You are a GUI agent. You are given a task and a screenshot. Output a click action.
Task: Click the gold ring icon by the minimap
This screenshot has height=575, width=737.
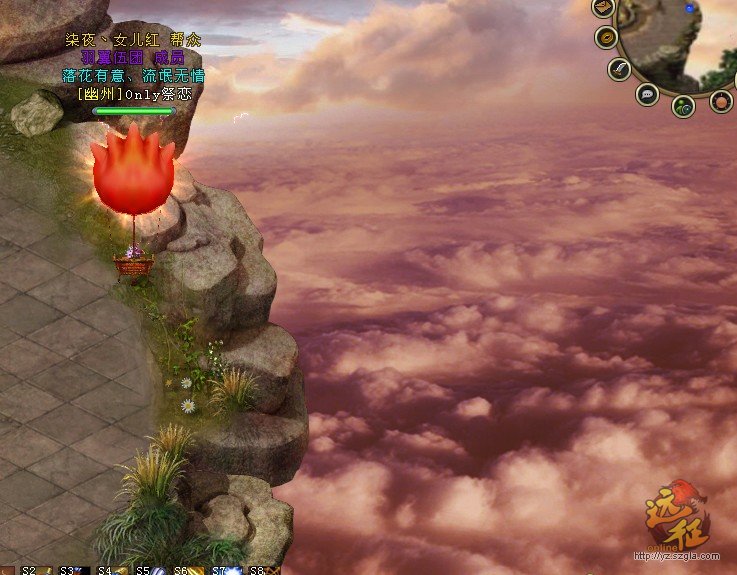click(606, 38)
